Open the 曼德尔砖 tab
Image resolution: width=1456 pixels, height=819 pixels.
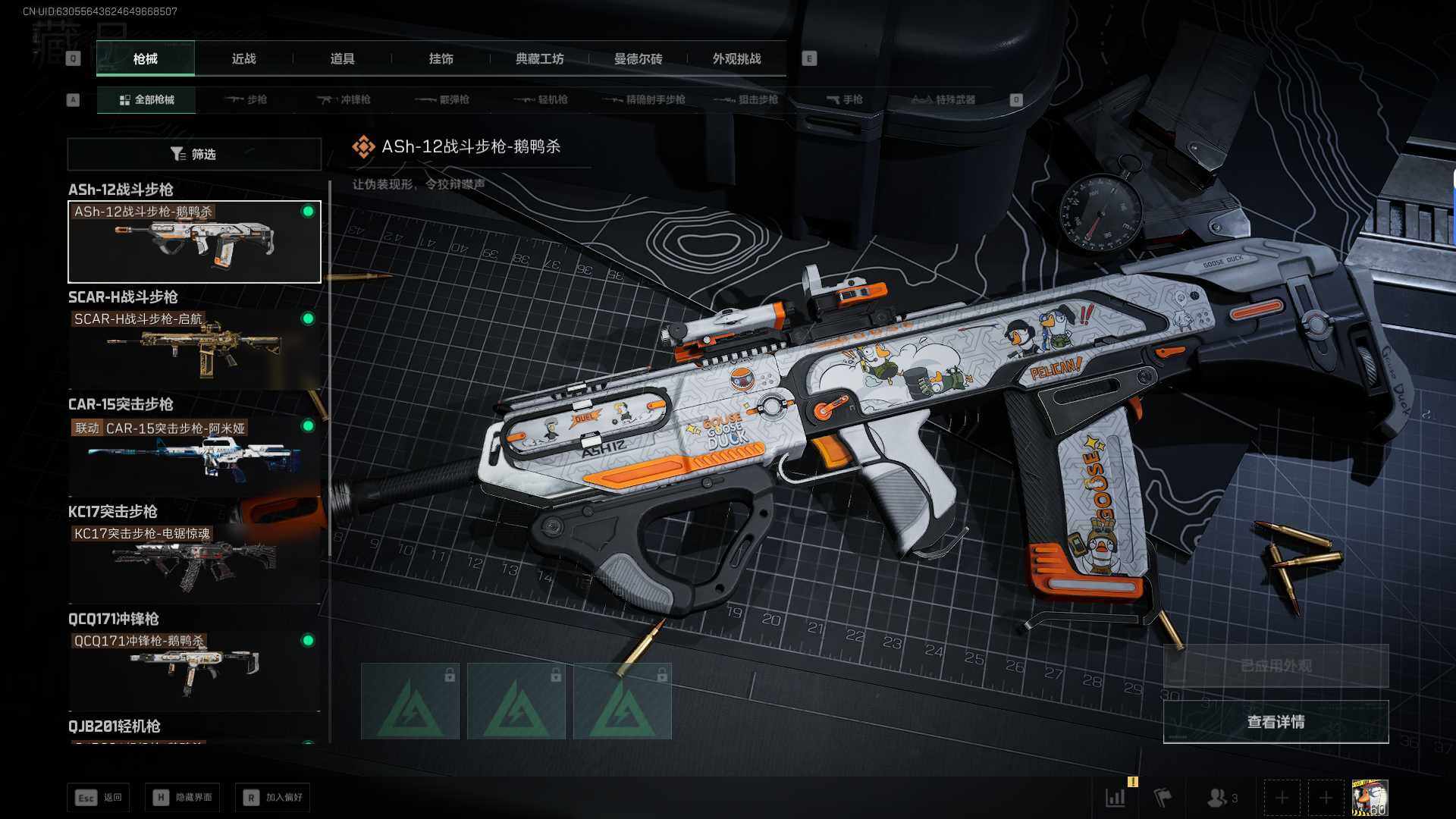(x=638, y=59)
